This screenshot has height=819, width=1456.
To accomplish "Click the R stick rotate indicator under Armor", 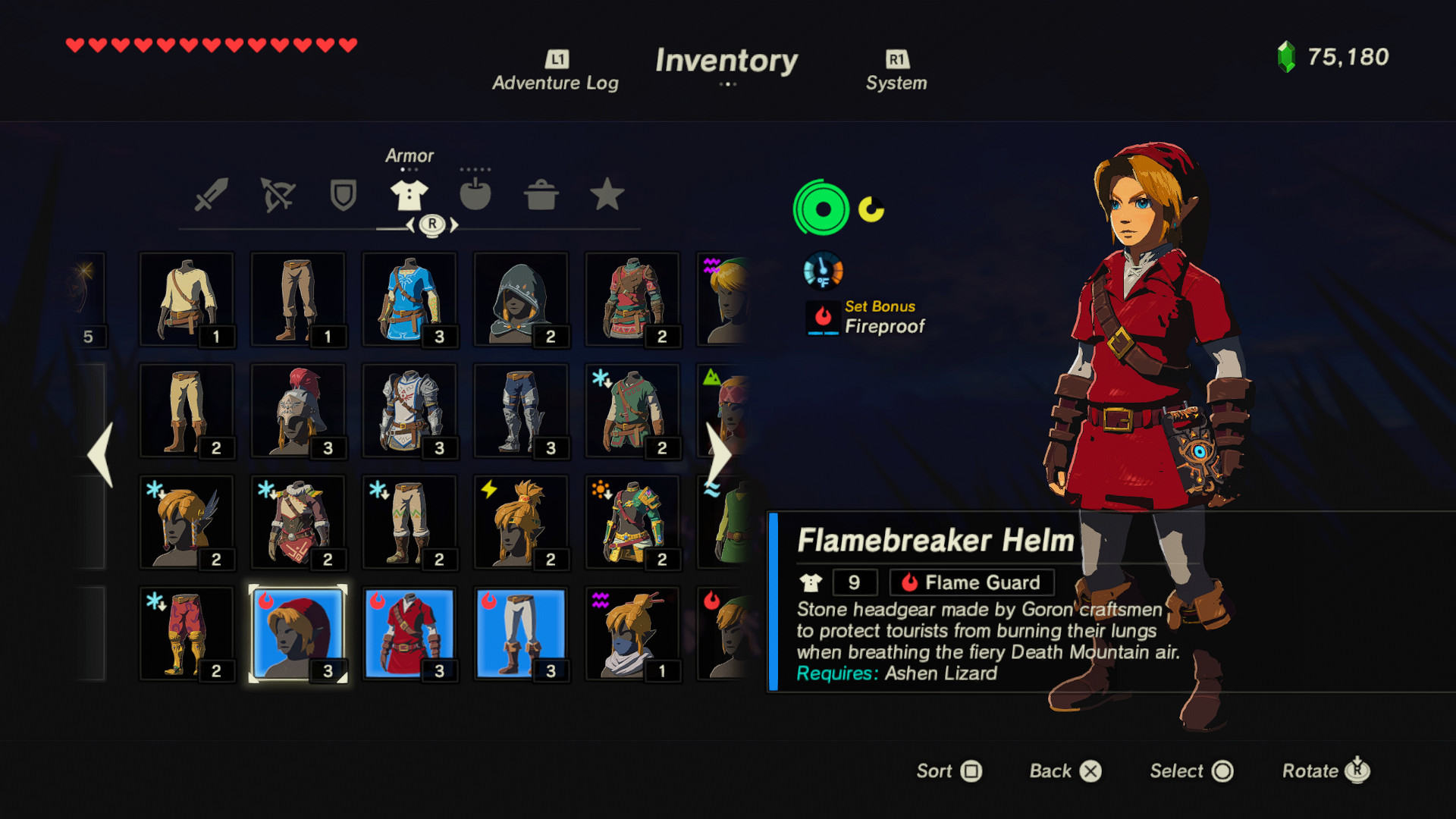I will (x=431, y=224).
